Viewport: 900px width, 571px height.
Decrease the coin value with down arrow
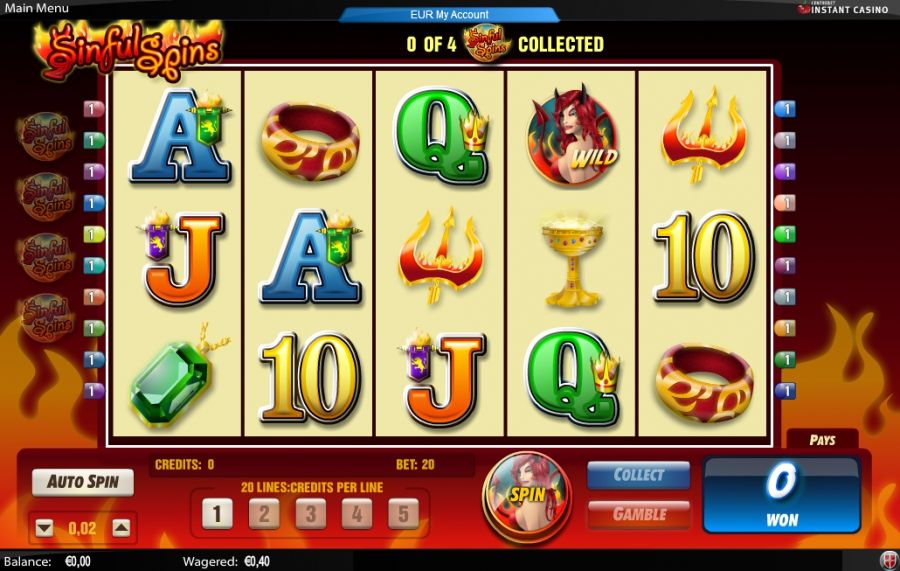(x=44, y=528)
